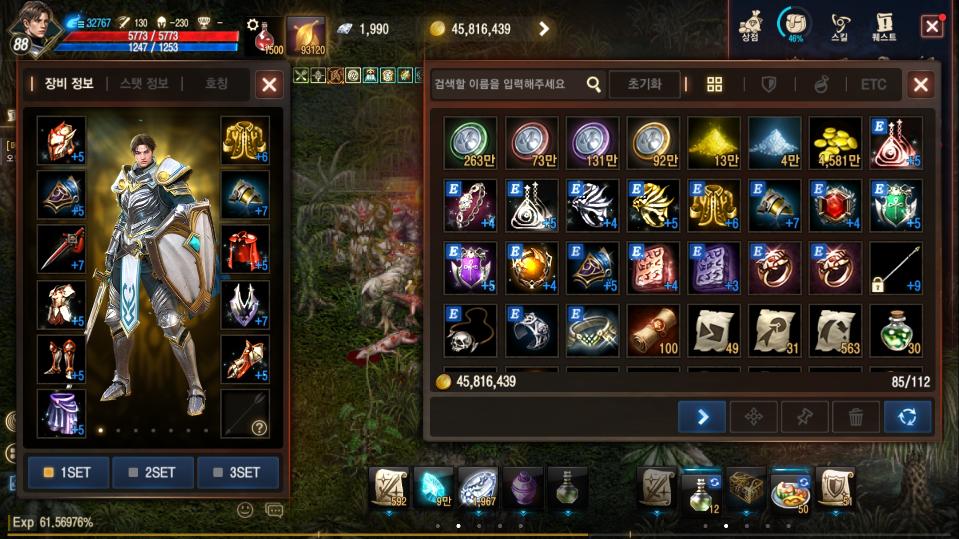
Task: Open the 호칭 title tab
Action: point(216,84)
